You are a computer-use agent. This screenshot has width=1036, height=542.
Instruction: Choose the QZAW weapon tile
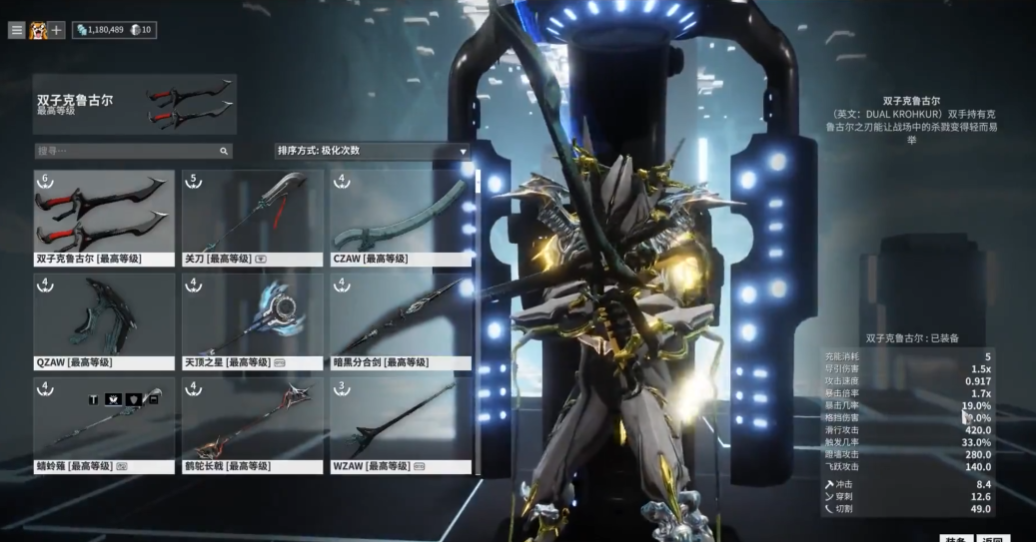(104, 321)
